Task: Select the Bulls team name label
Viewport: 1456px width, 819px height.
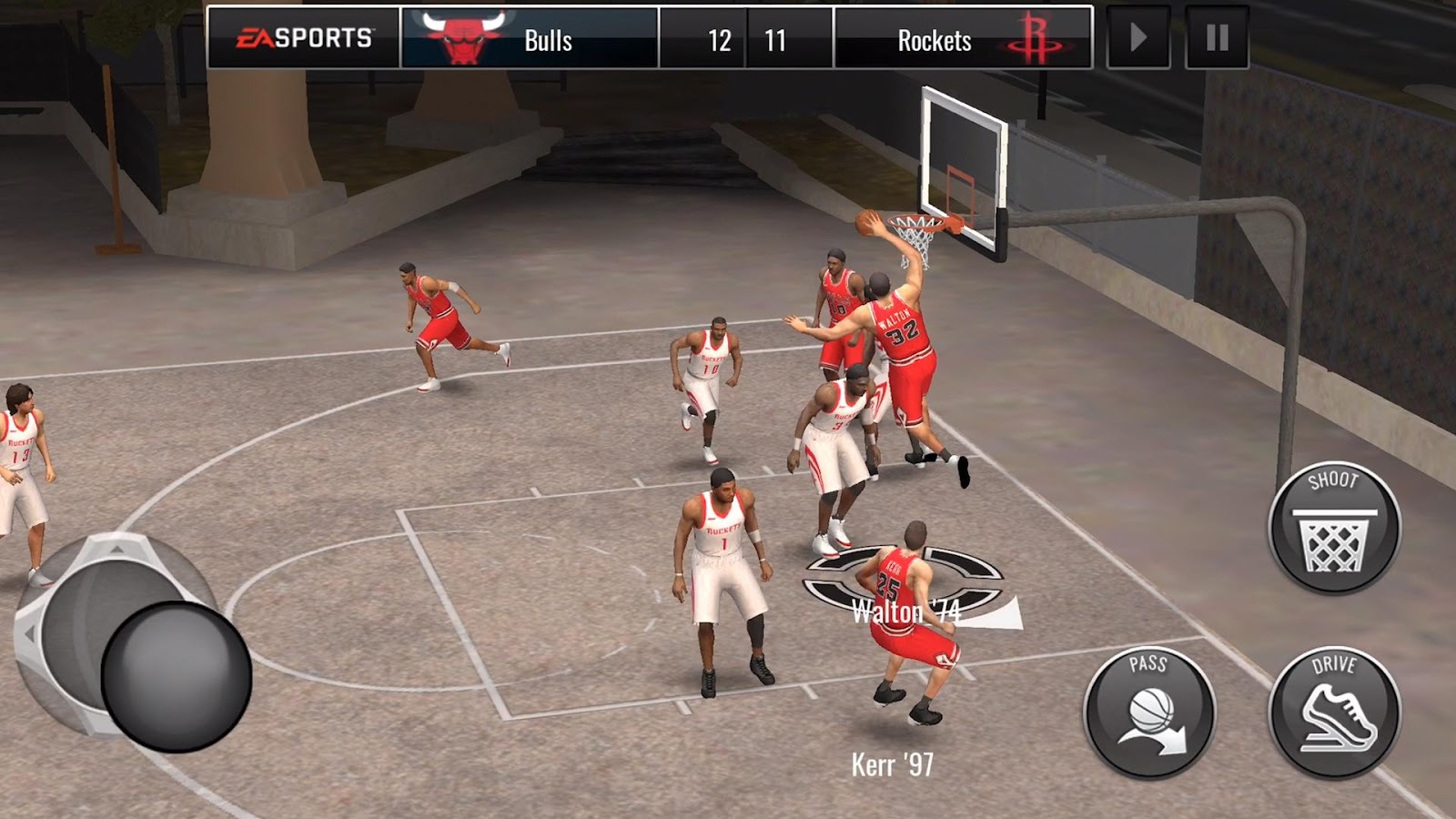Action: click(550, 39)
